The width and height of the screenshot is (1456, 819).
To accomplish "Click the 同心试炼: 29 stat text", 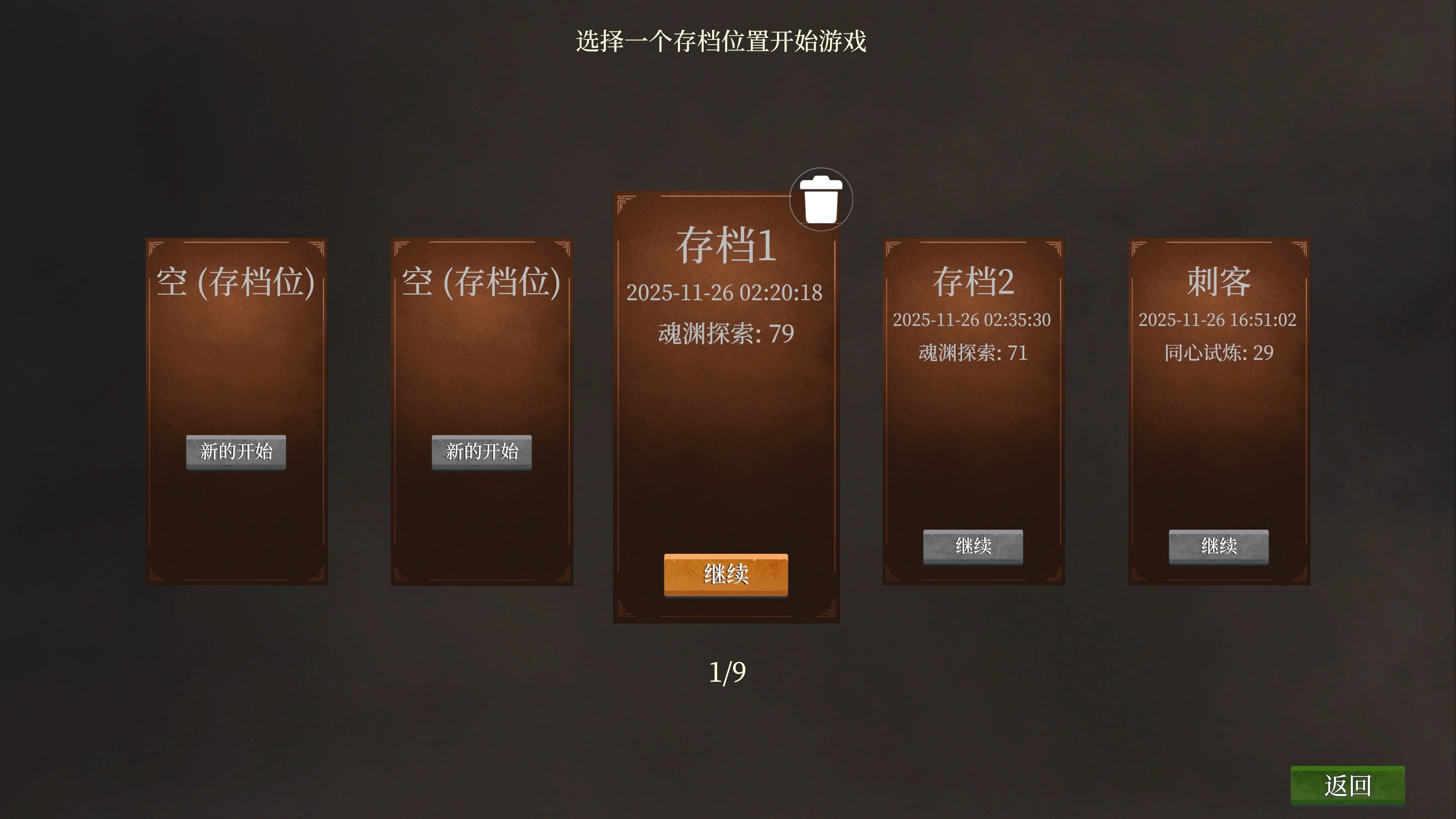I will [1220, 352].
